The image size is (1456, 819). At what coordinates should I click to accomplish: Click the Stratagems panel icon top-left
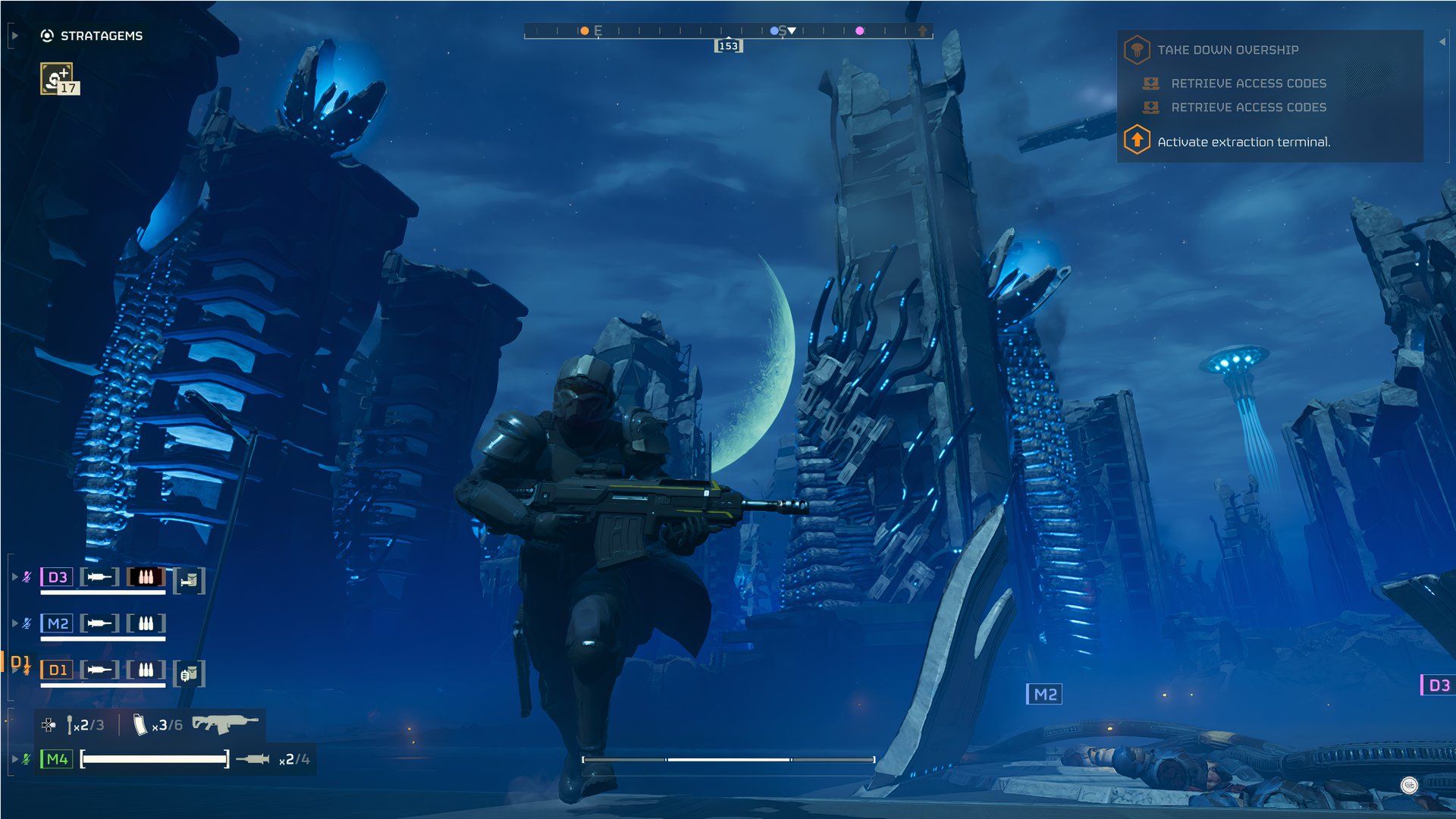[45, 34]
